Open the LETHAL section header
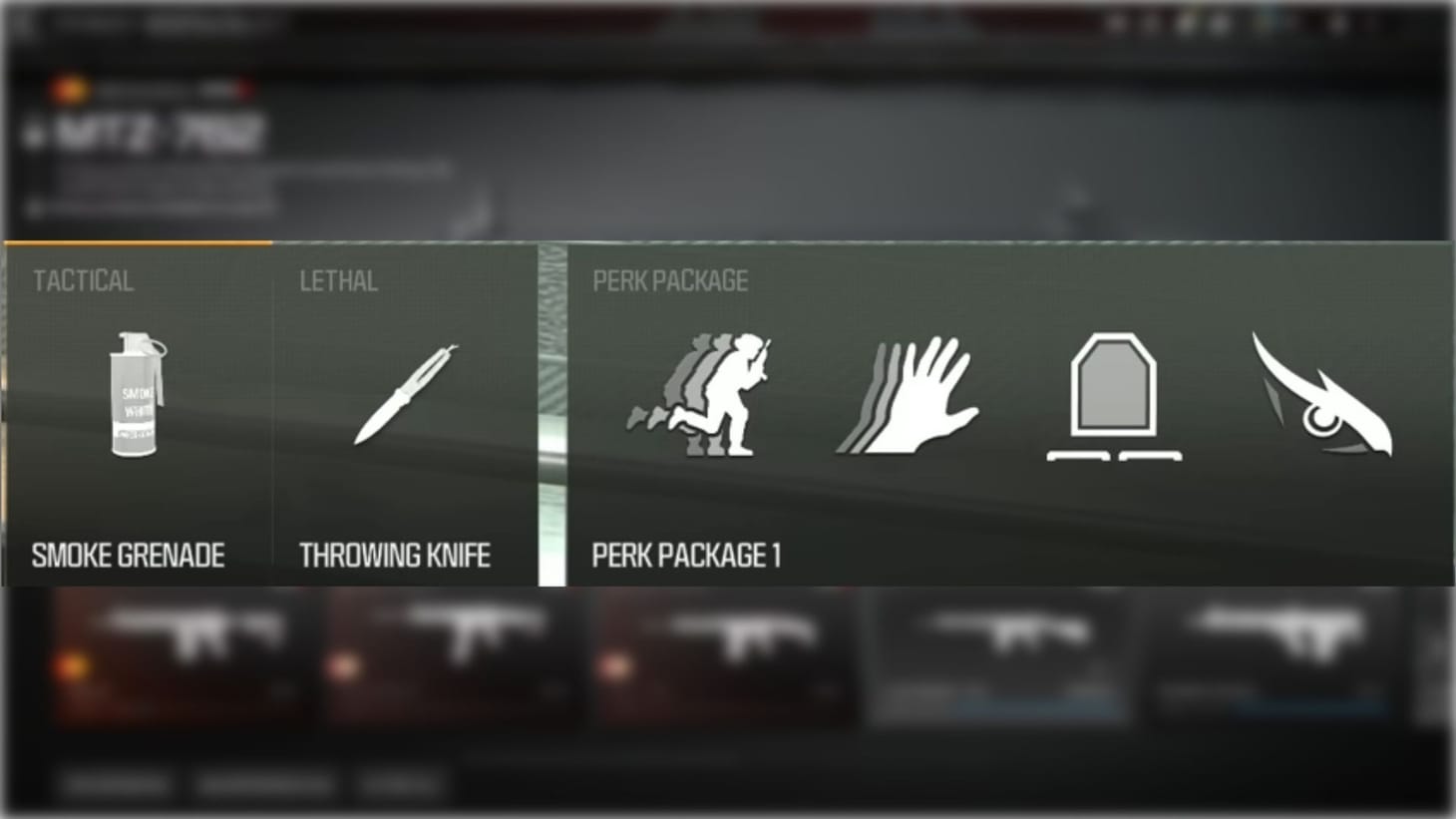 coord(337,281)
